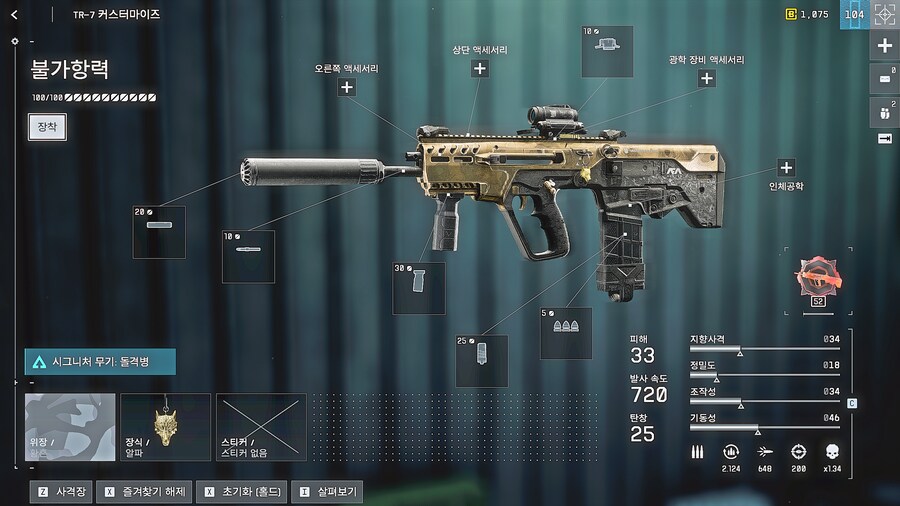Add a 상단 액세서리 attachment

point(480,68)
